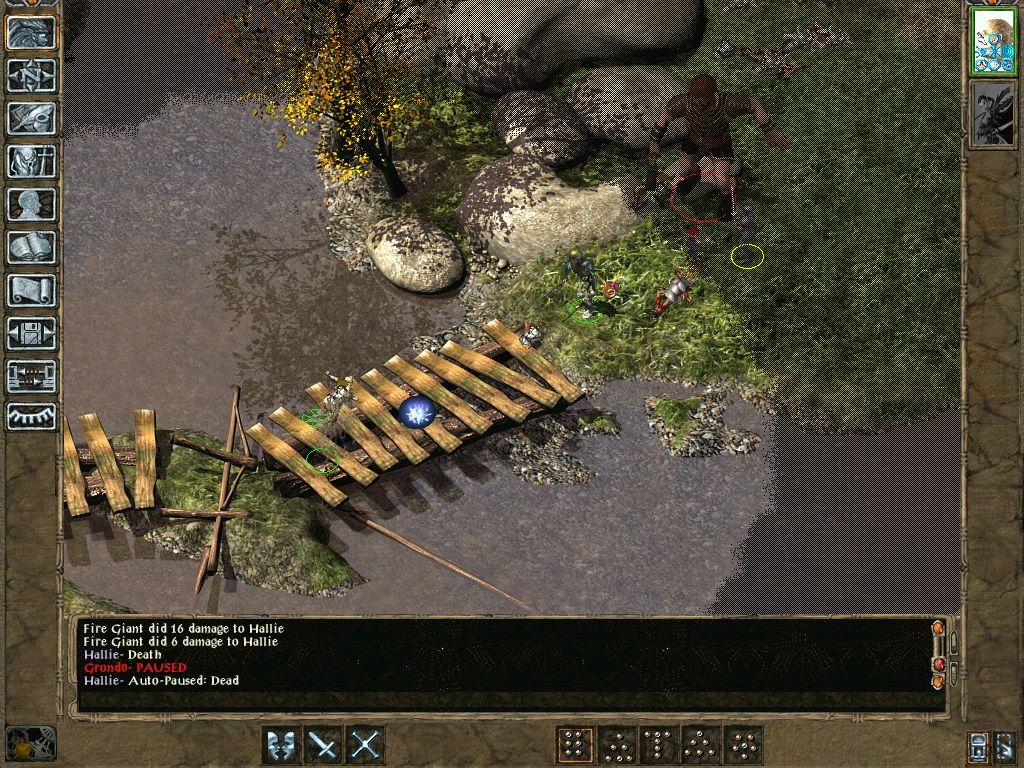Open the inventory screen button
1024x768 pixels.
(x=31, y=161)
